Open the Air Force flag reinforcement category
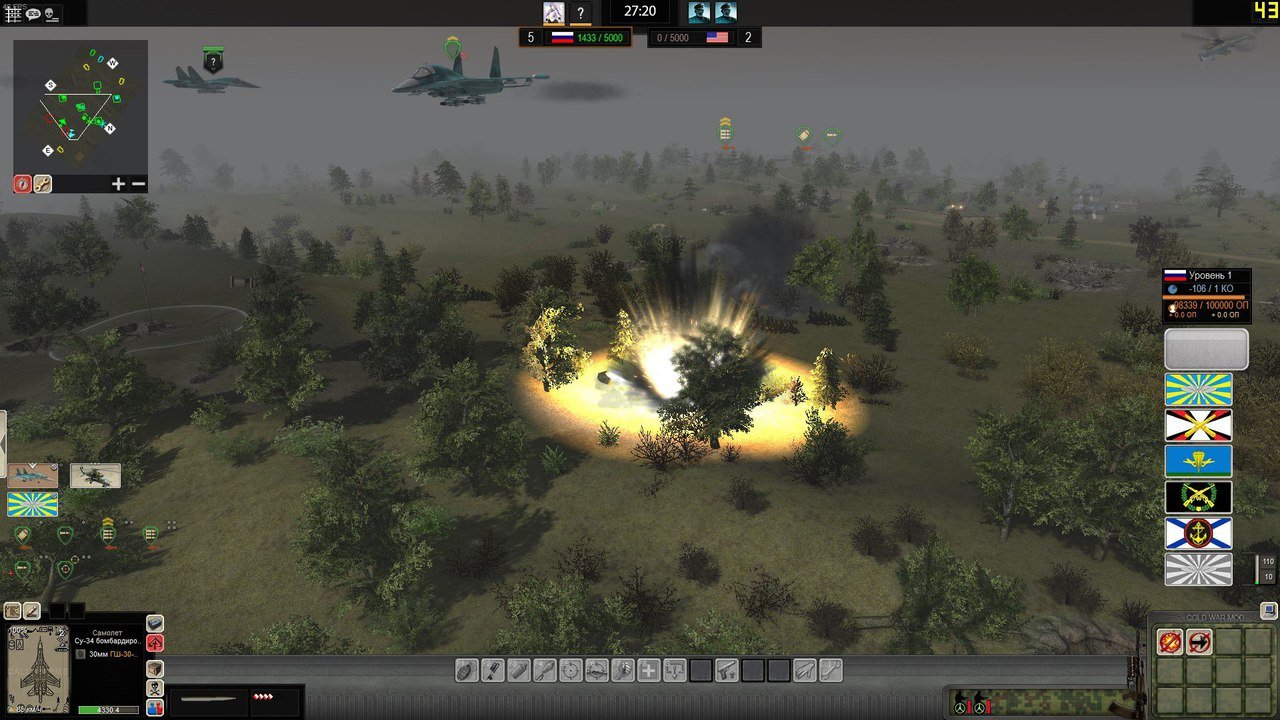Screen dimensions: 1280x720 tap(1198, 389)
